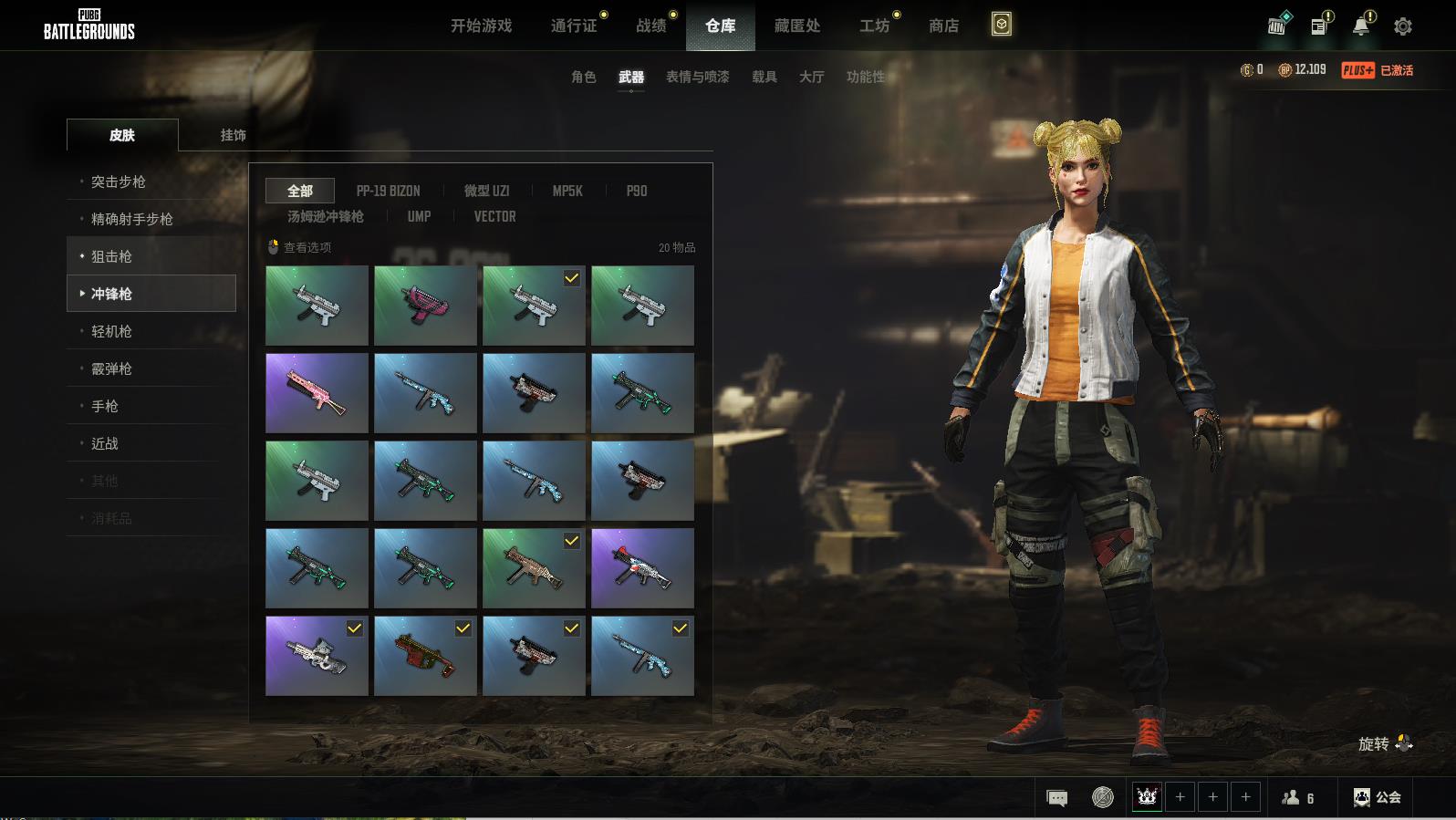Select the 狙击枪 sniper rifle entry
Viewport: 1456px width, 820px height.
click(111, 257)
